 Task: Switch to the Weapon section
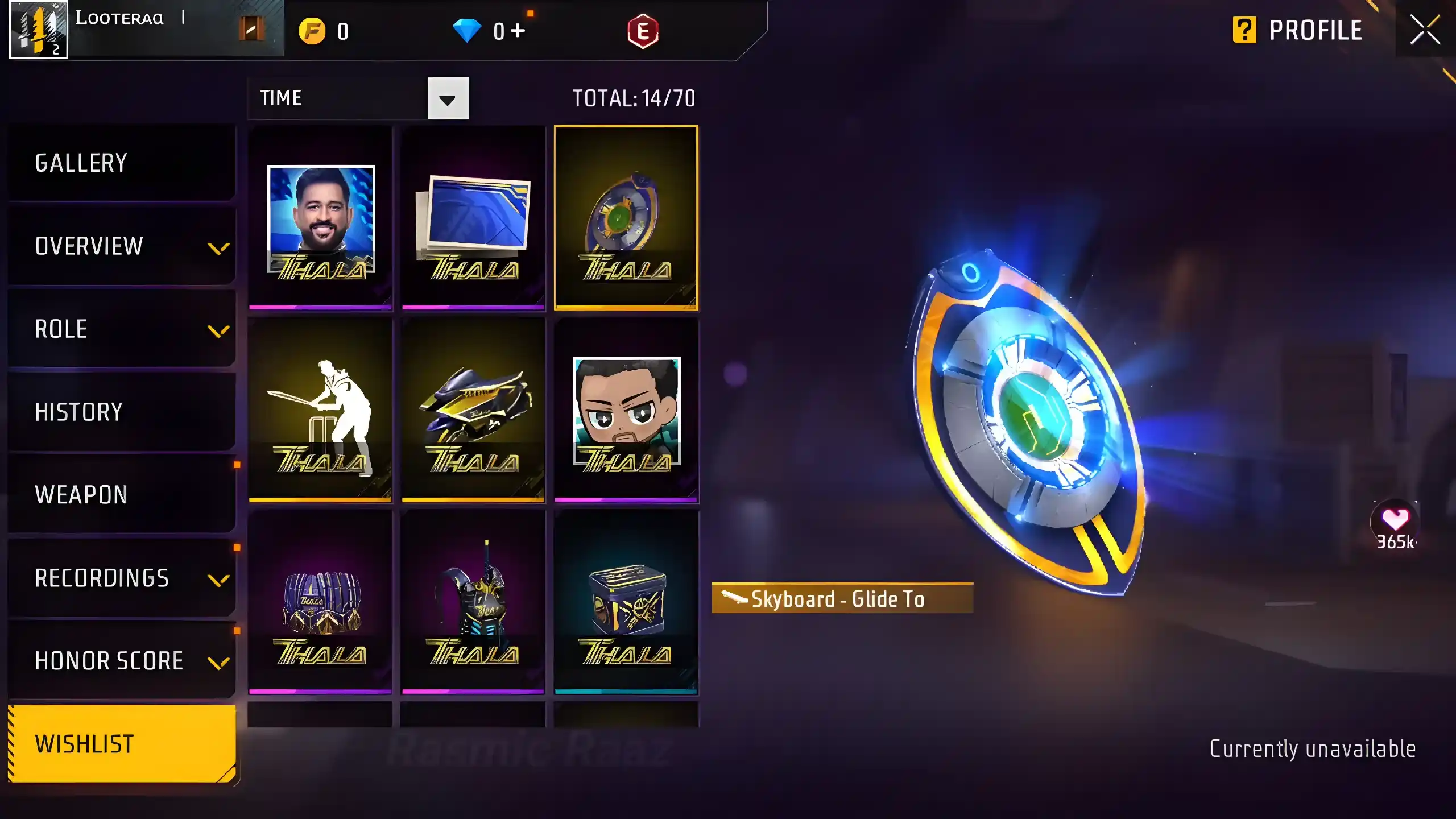[122, 495]
